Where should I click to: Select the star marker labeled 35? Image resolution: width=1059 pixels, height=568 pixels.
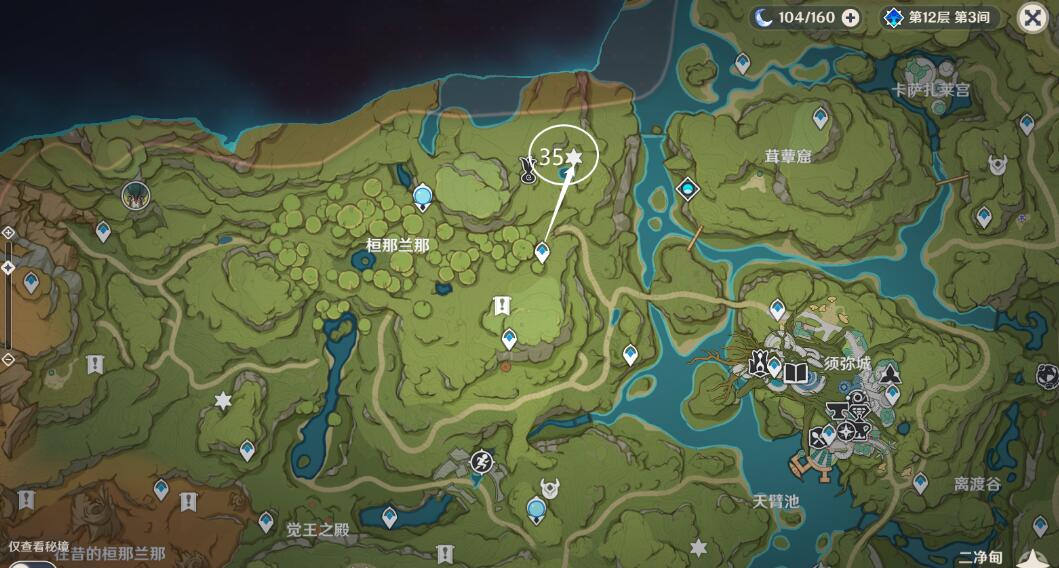(x=573, y=157)
